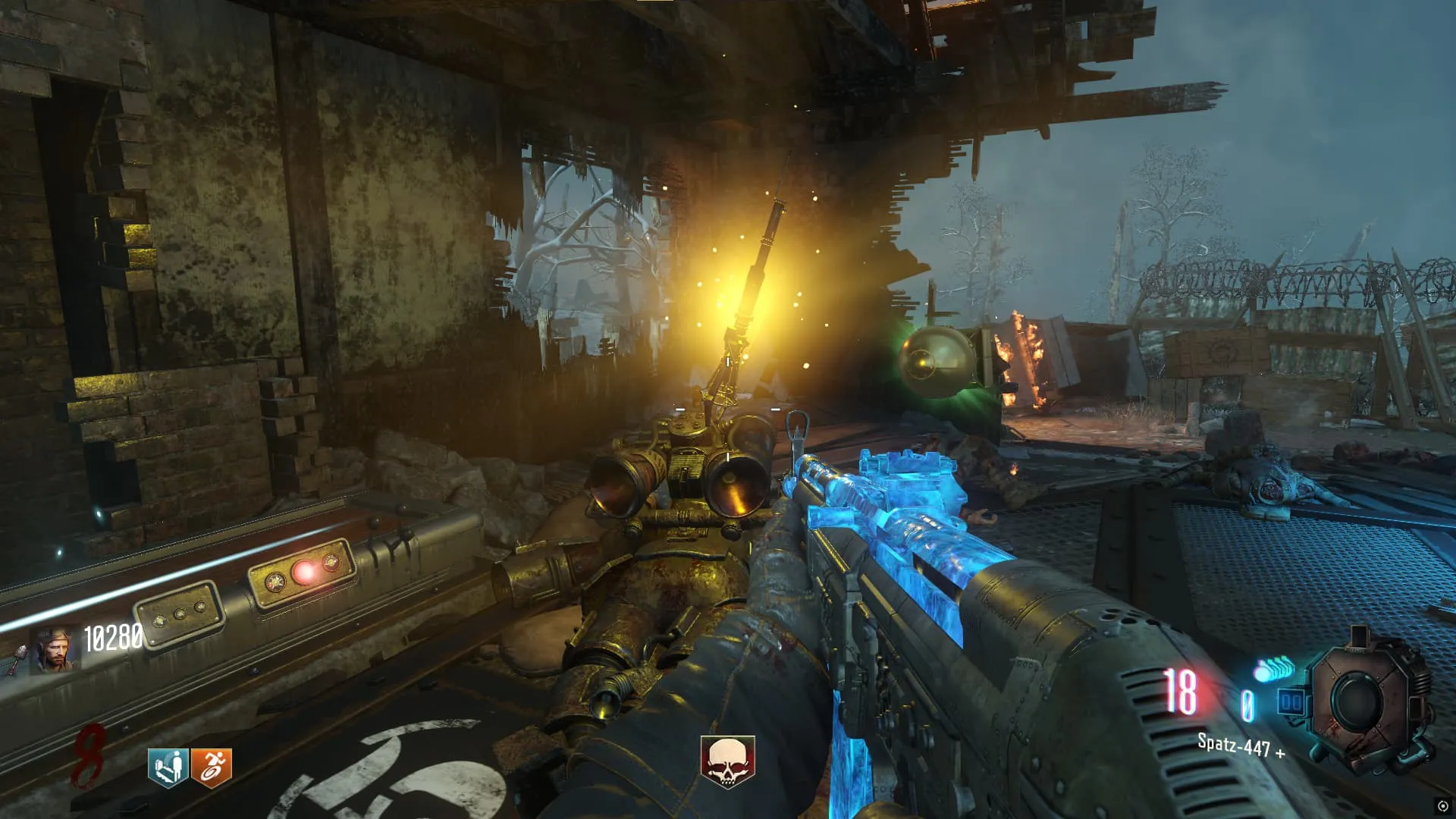Select the orange Stamin-Up perk icon

[x=212, y=767]
